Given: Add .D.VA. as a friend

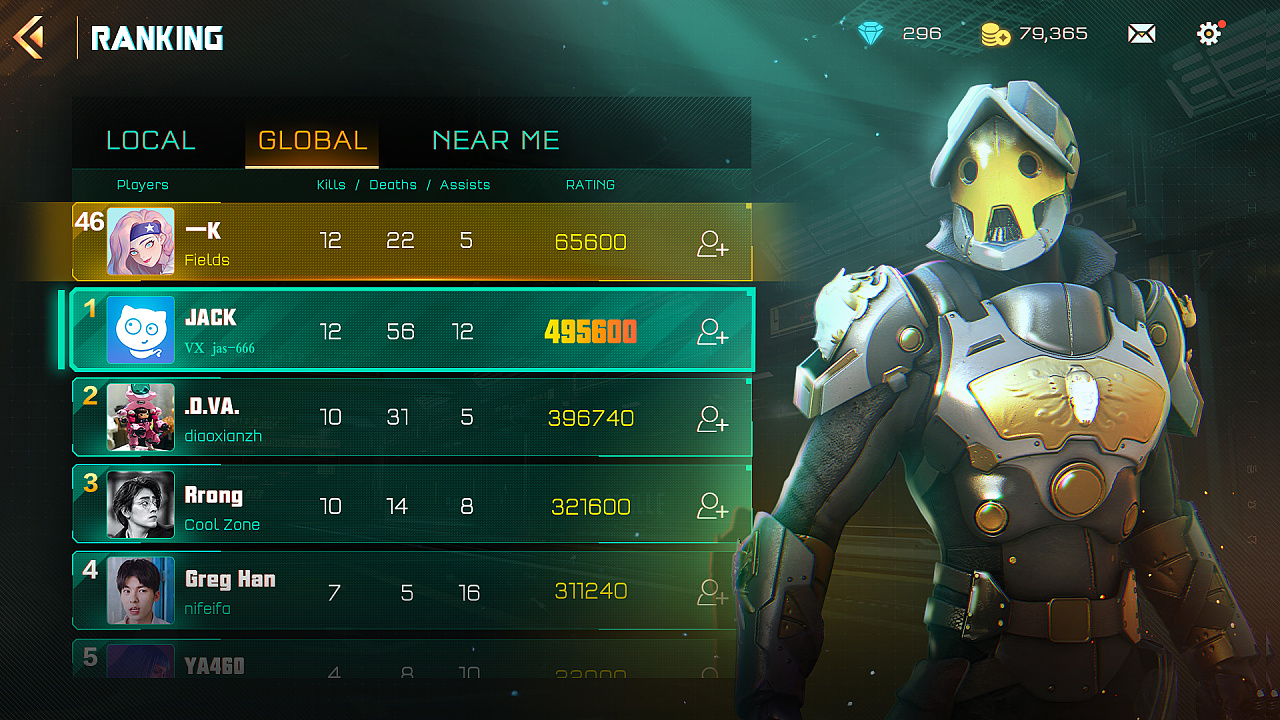Looking at the screenshot, I should coord(712,418).
